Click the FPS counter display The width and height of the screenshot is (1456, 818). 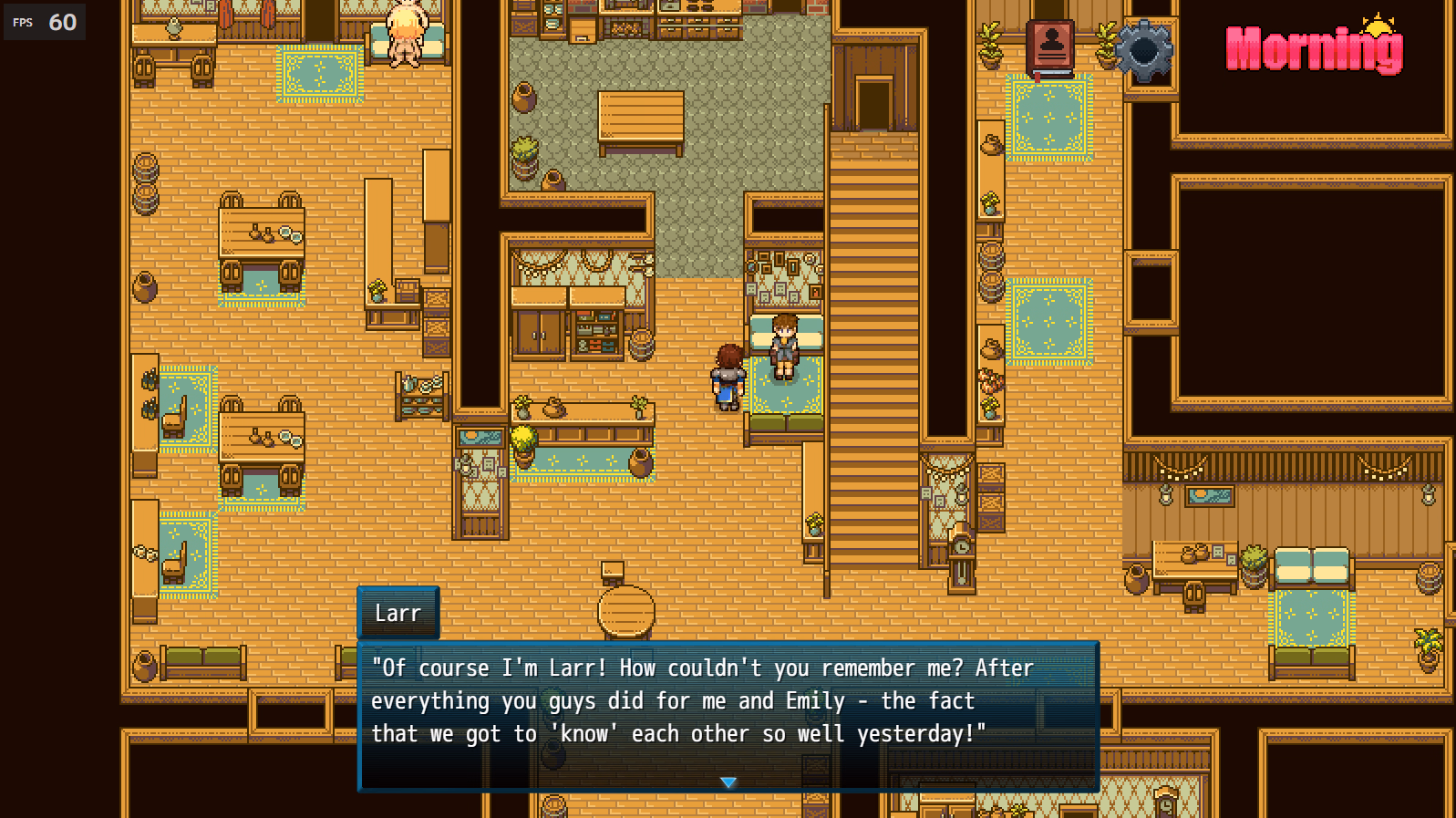click(x=44, y=22)
